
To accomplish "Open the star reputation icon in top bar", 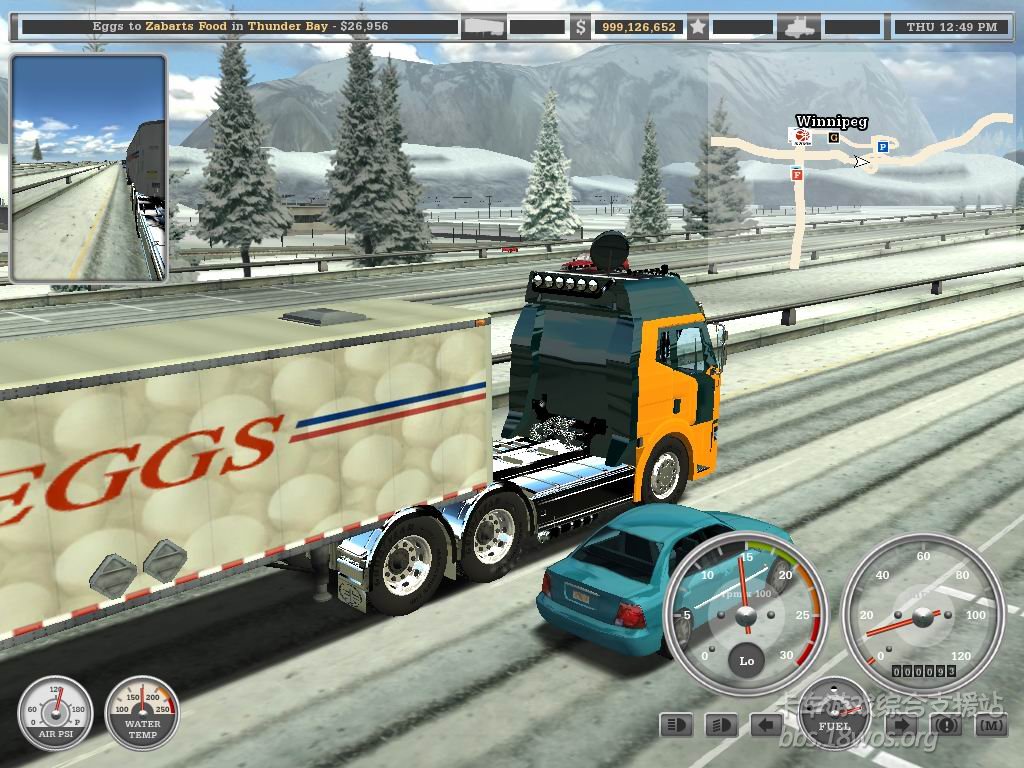I will click(x=697, y=27).
